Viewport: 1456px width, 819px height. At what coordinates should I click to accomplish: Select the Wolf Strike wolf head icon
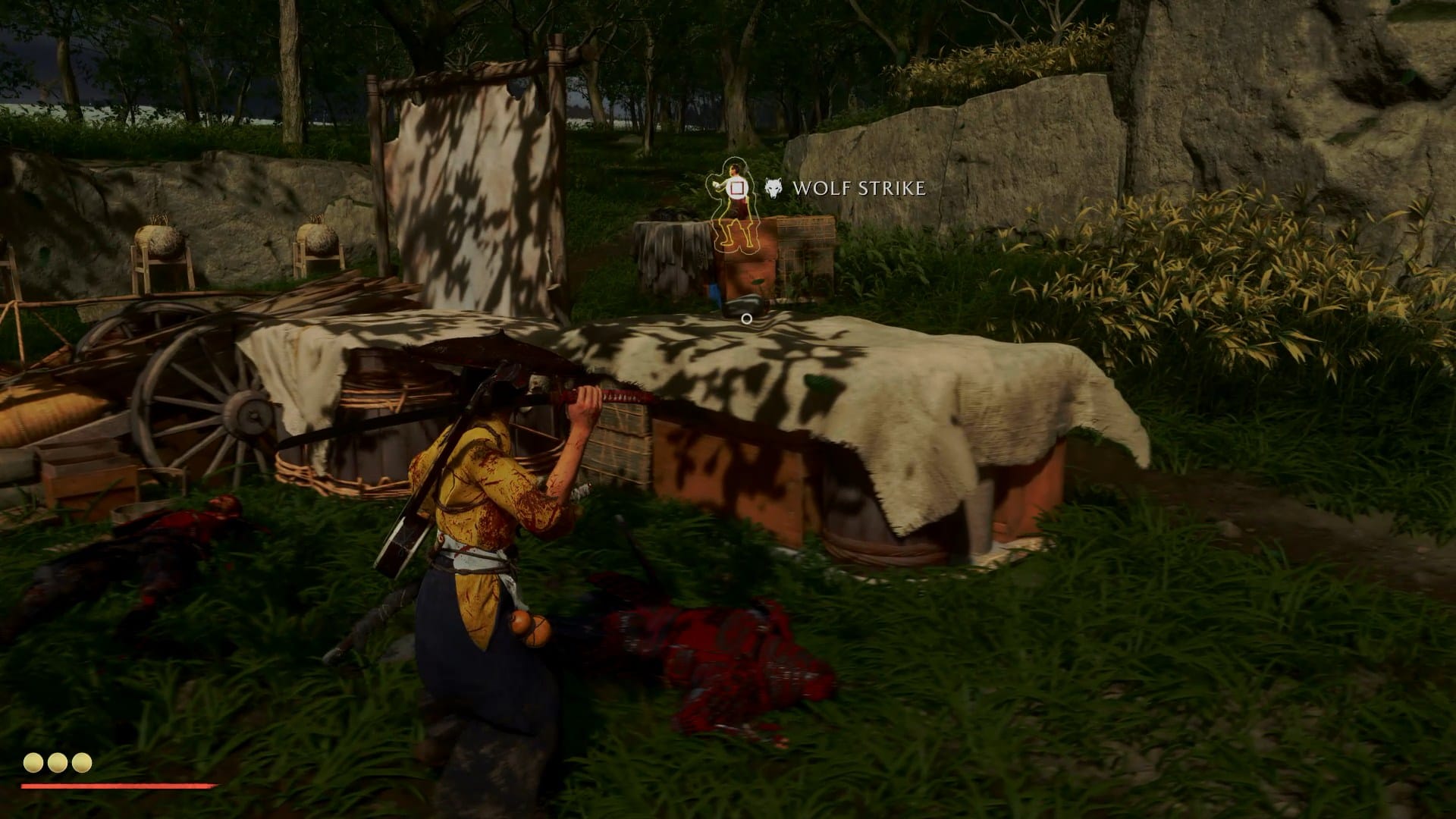[773, 188]
